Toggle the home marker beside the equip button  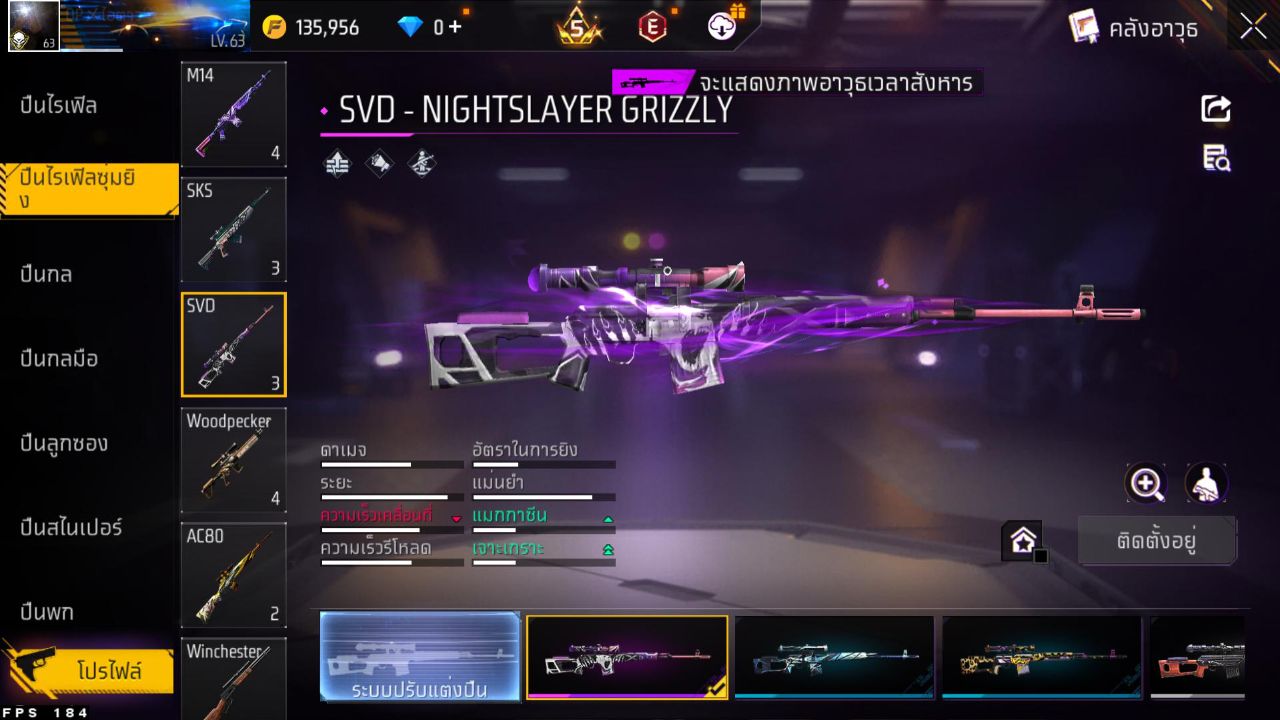[x=1022, y=541]
